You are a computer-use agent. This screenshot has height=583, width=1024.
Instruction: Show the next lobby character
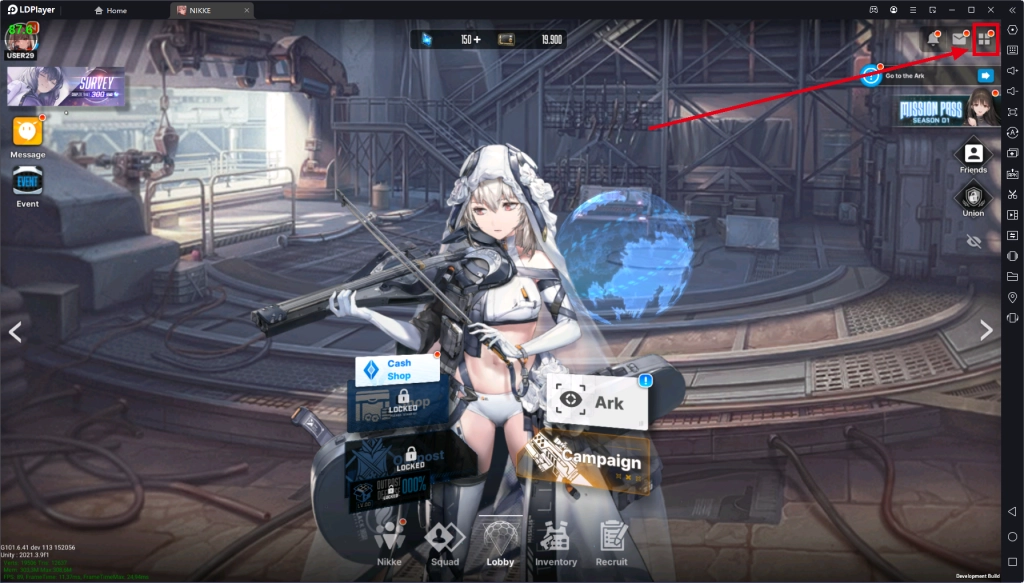pyautogui.click(x=986, y=331)
